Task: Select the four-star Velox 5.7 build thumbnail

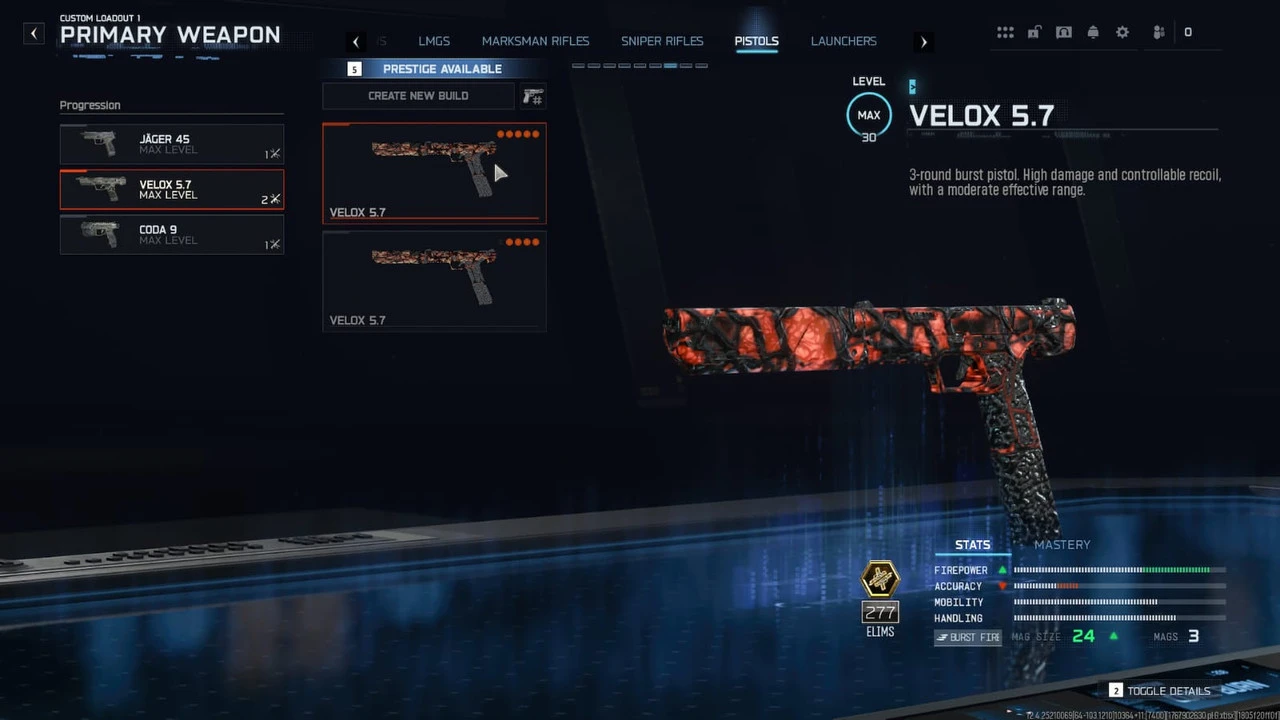Action: pos(433,280)
